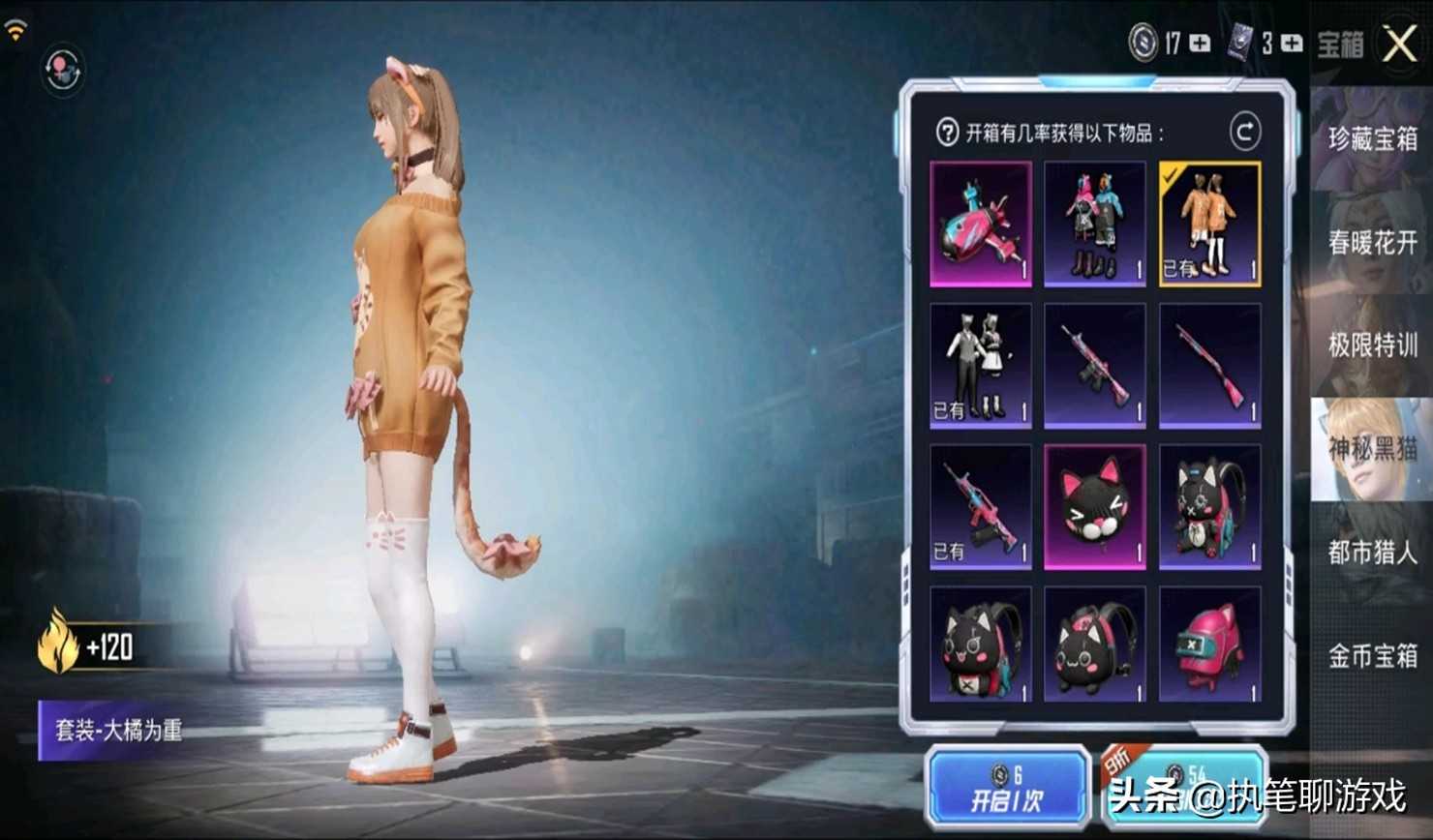
Task: Preview the butler and maid outfit set
Action: pos(981,366)
